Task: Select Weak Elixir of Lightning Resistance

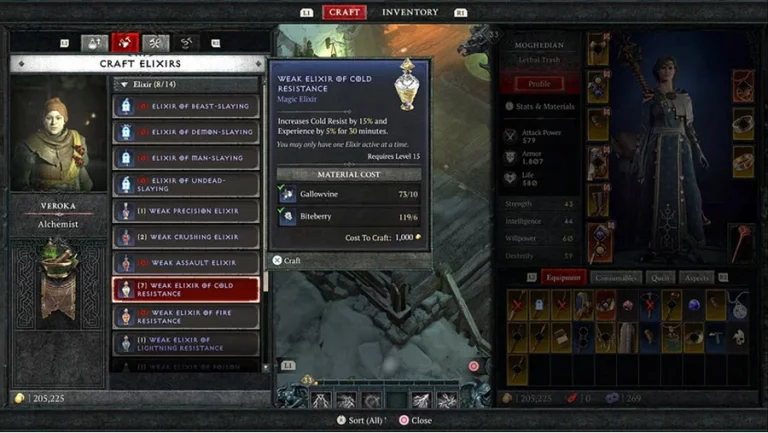Action: (x=186, y=343)
